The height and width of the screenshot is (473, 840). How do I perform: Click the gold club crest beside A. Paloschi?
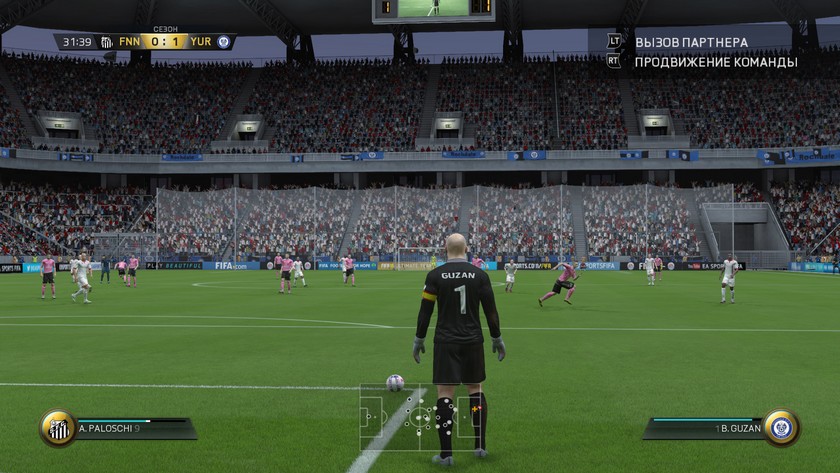58,428
